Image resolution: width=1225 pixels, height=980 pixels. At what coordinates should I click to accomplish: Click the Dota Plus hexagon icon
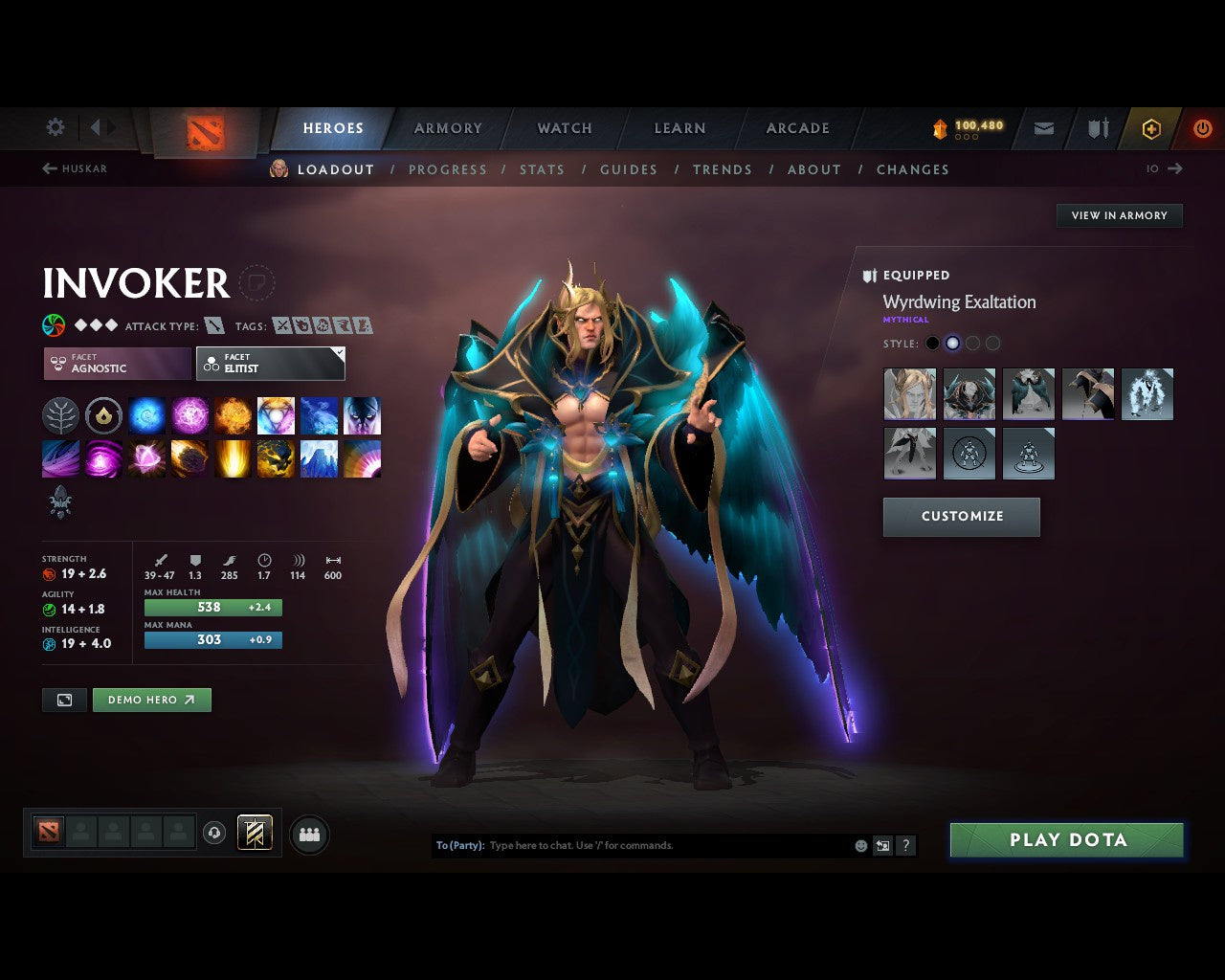1150,128
